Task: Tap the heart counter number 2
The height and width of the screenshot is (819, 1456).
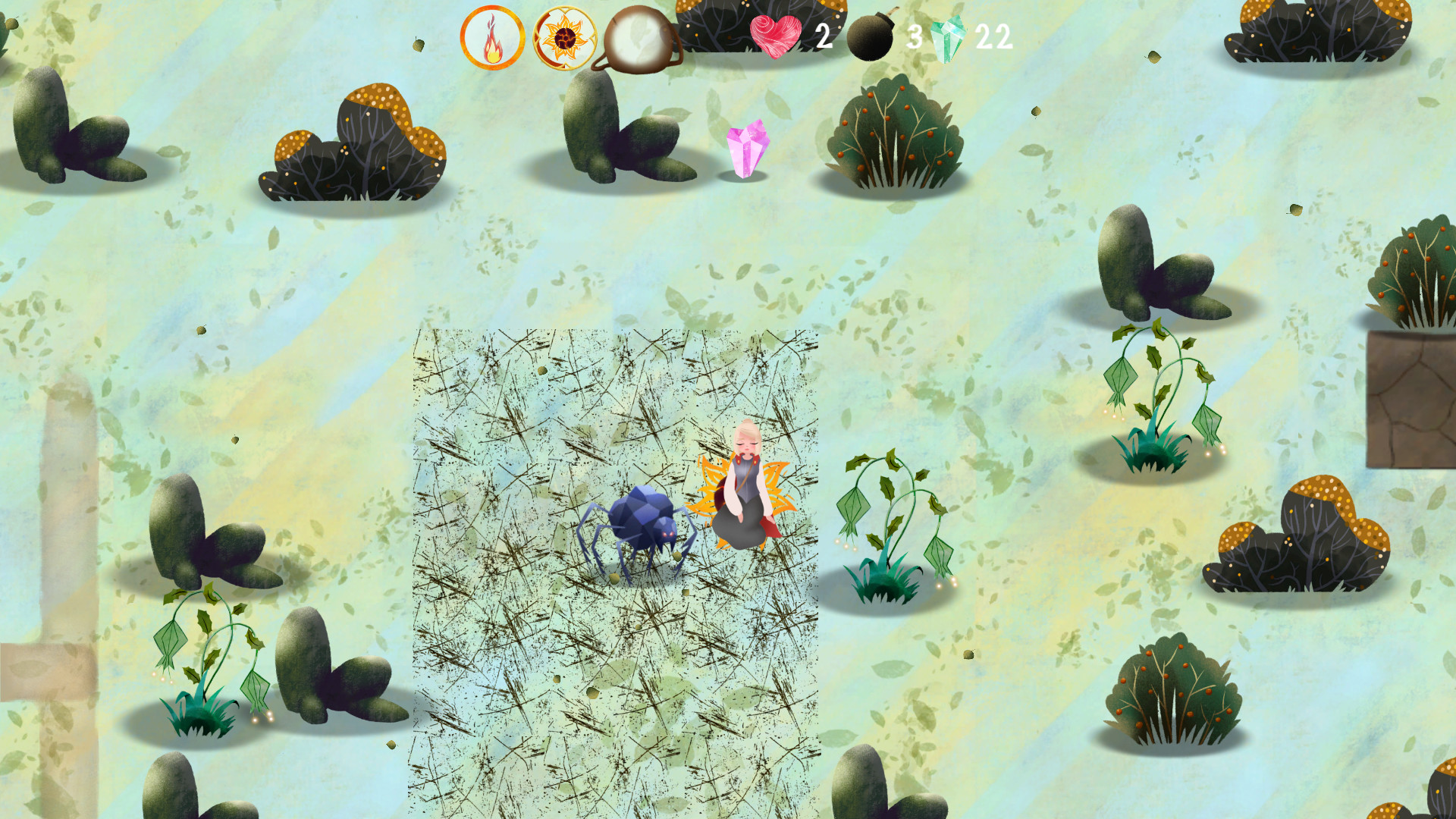Action: coord(824,35)
